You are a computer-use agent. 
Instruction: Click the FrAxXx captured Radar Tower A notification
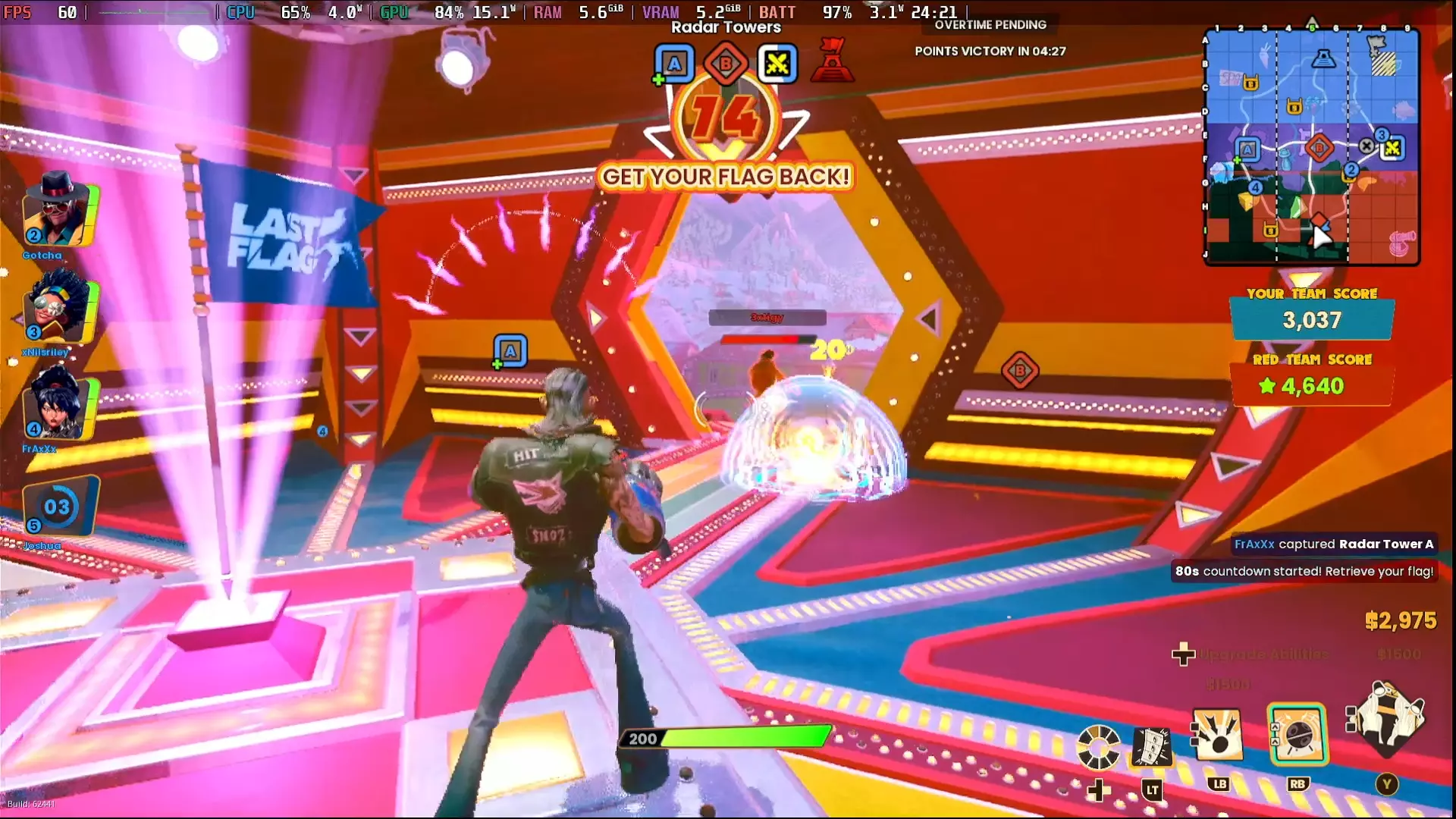coord(1333,544)
